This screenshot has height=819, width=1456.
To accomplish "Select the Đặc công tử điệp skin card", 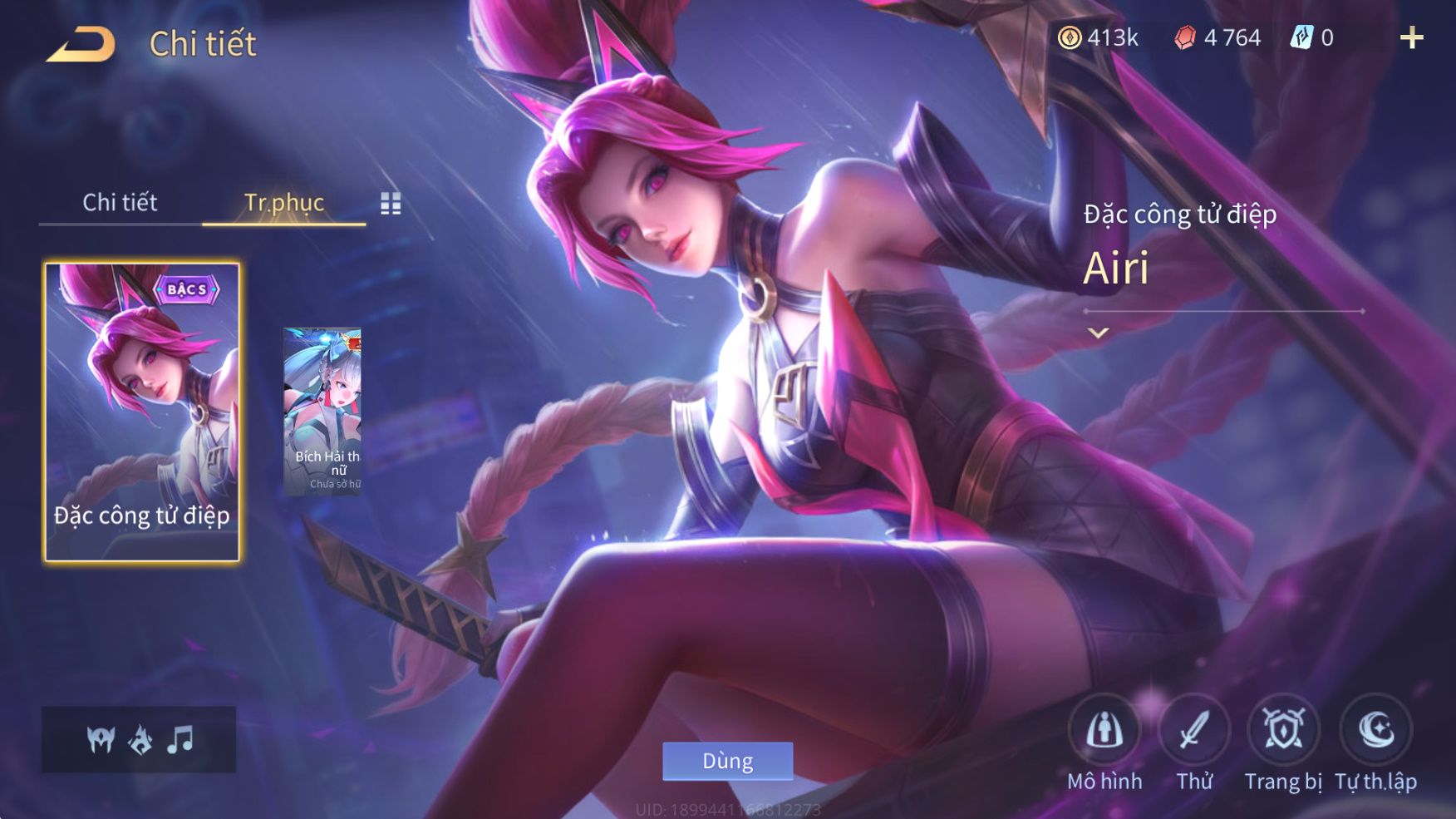I will point(141,412).
